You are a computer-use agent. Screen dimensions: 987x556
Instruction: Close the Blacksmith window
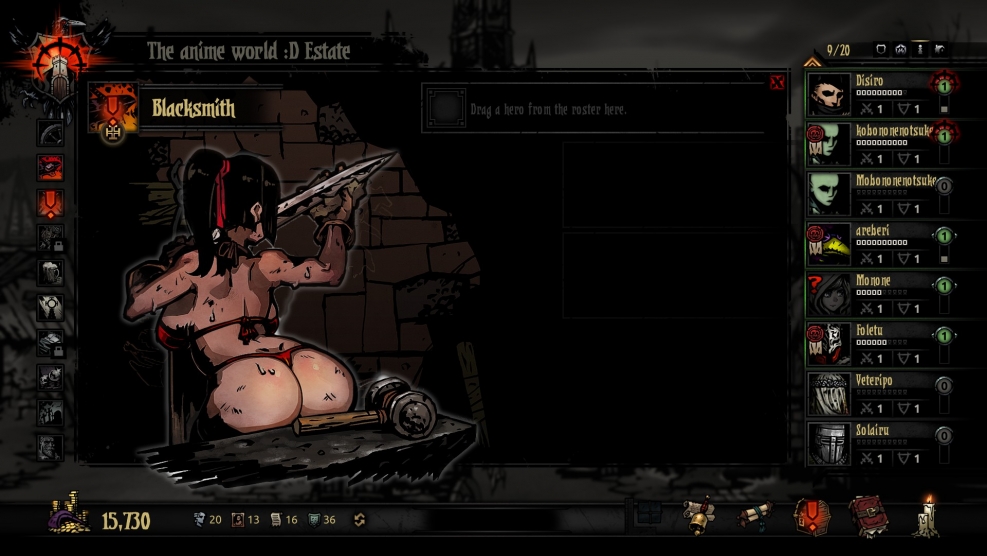click(x=777, y=83)
